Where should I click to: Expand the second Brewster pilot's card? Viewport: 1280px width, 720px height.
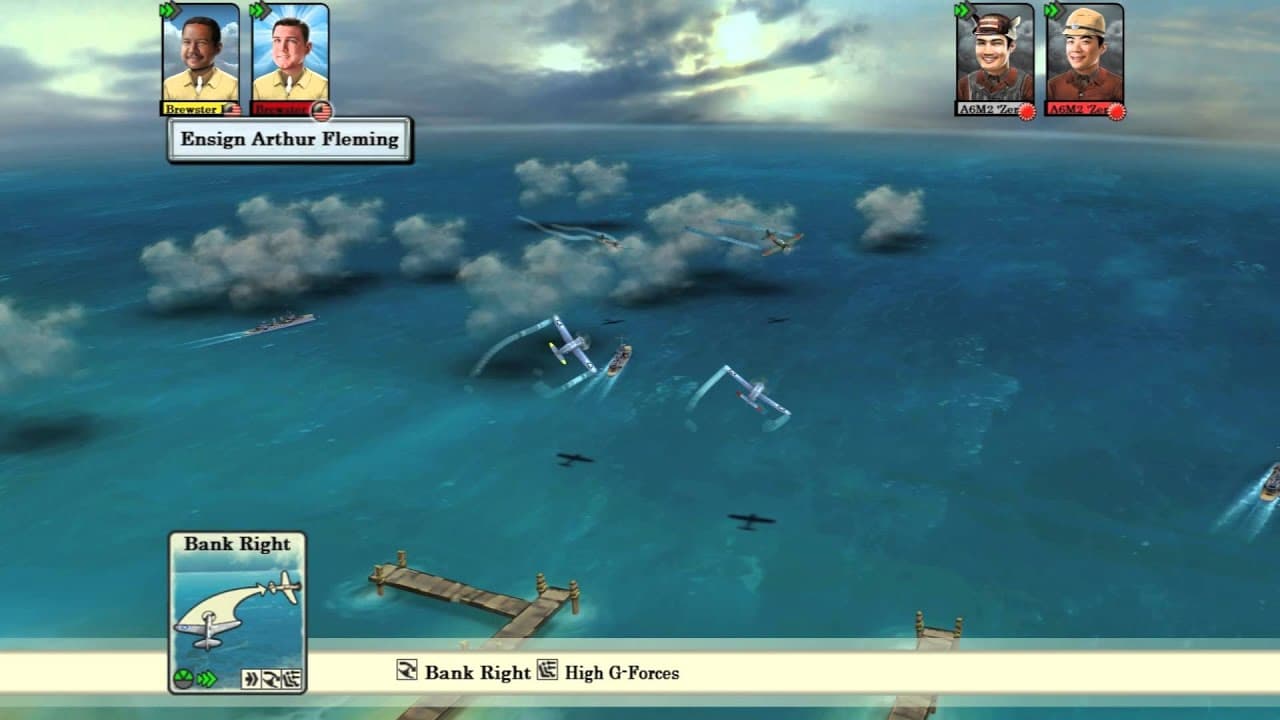coord(290,60)
